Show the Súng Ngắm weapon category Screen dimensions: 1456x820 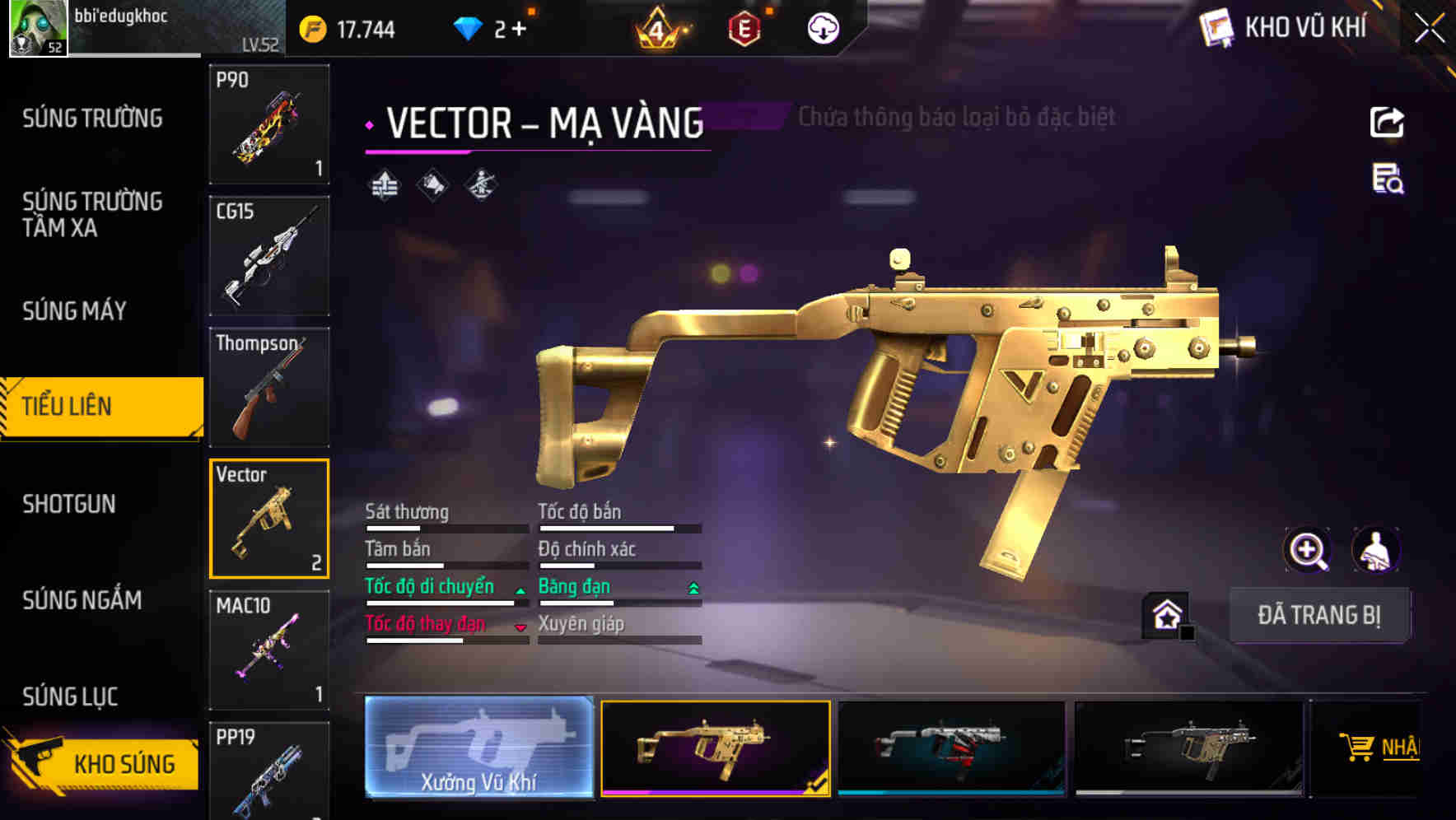point(82,600)
